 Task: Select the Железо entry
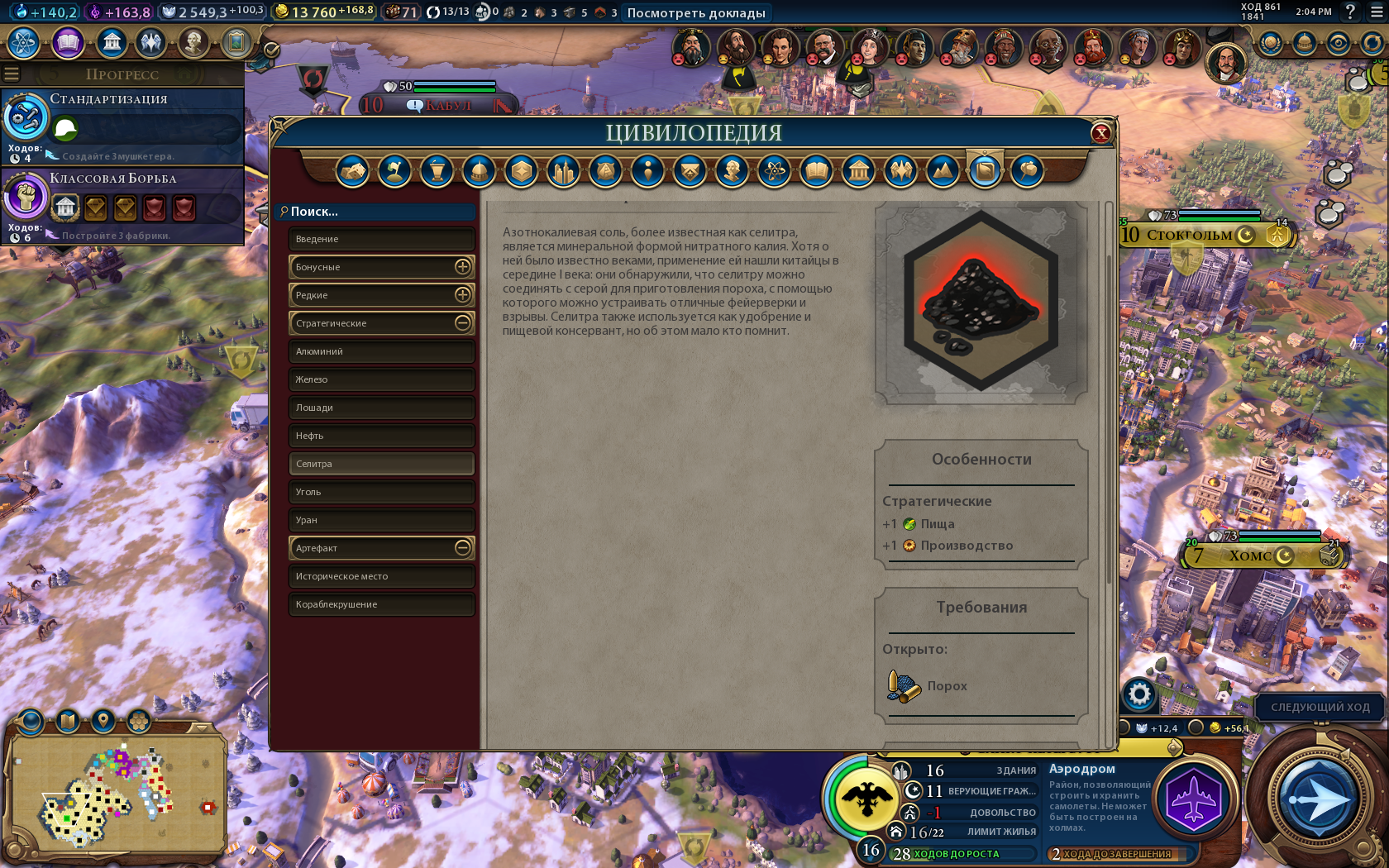coord(381,379)
